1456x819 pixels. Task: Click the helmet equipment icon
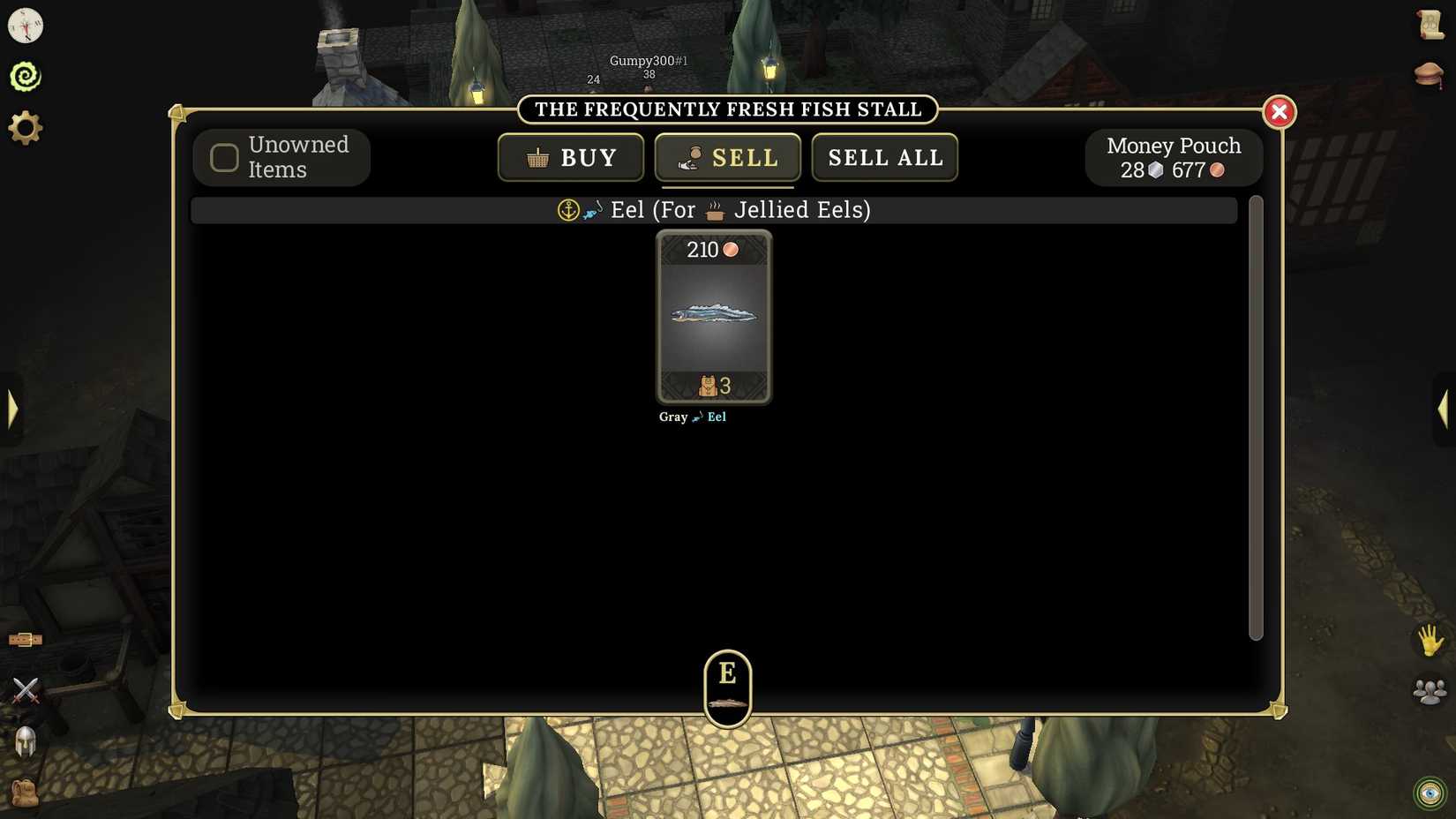(25, 741)
